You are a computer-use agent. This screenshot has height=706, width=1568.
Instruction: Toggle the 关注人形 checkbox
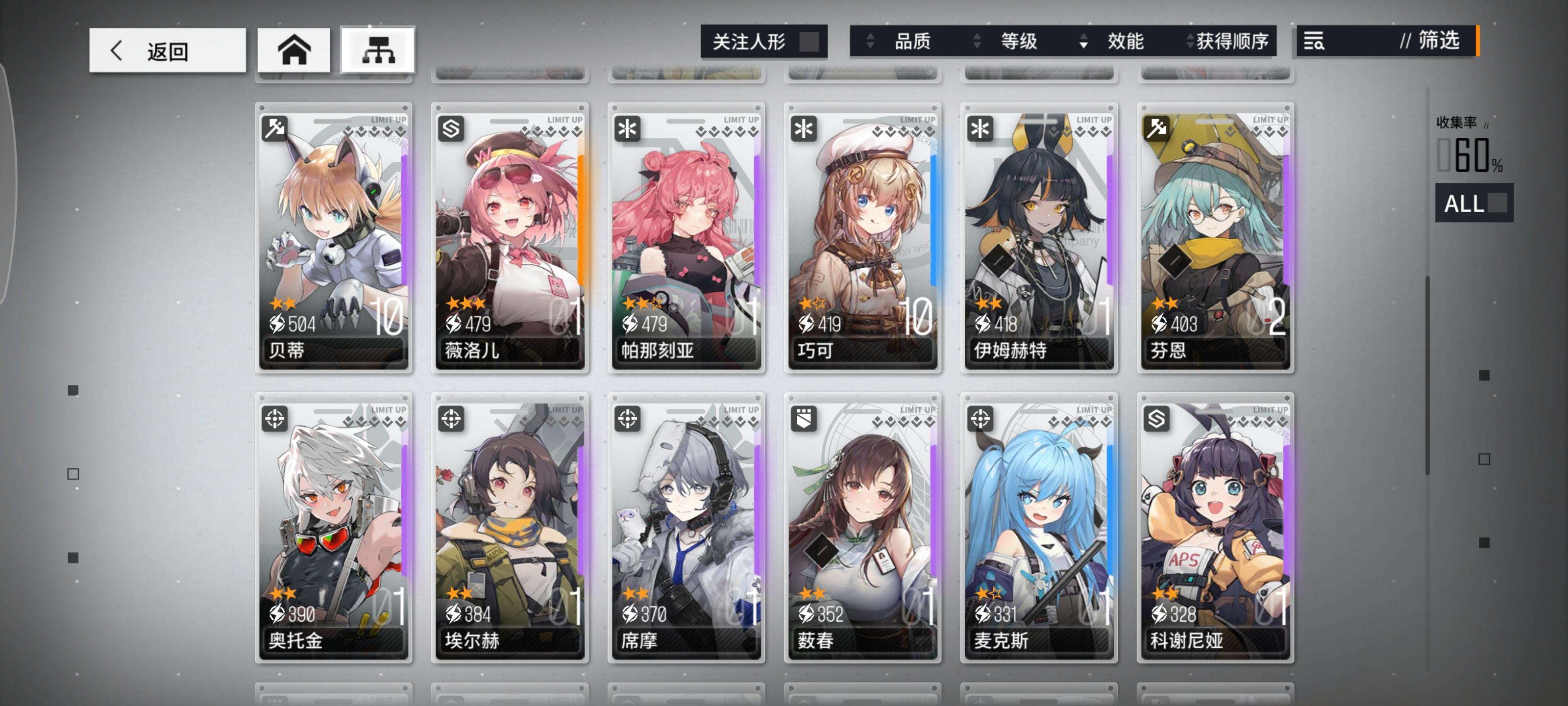[x=809, y=41]
